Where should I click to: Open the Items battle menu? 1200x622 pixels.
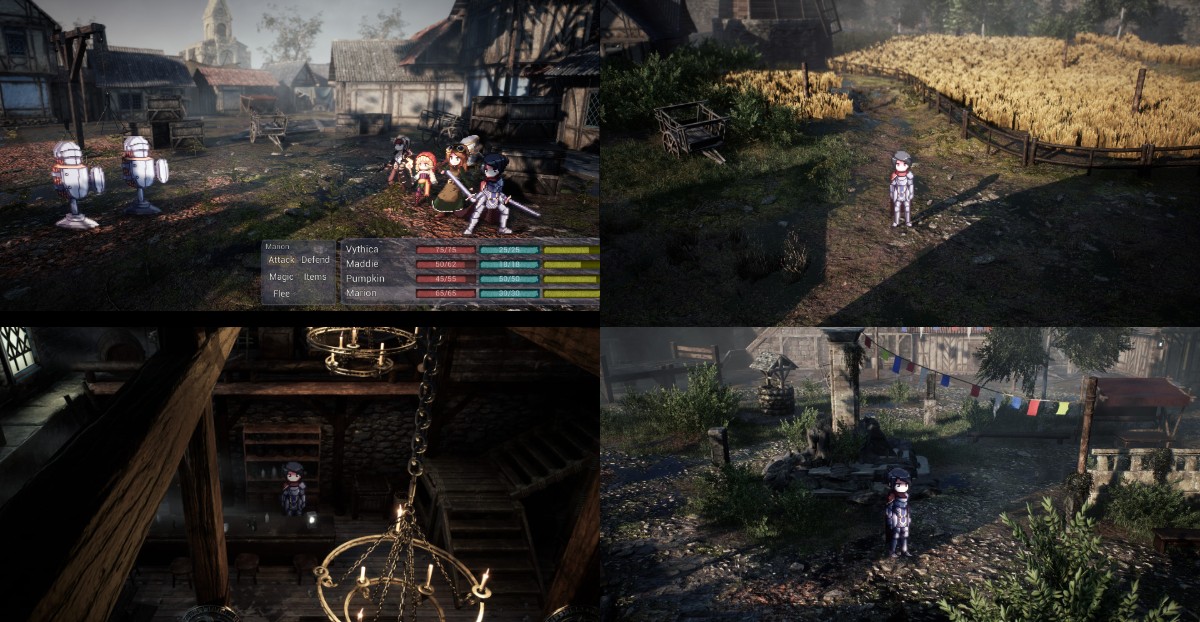(x=315, y=277)
